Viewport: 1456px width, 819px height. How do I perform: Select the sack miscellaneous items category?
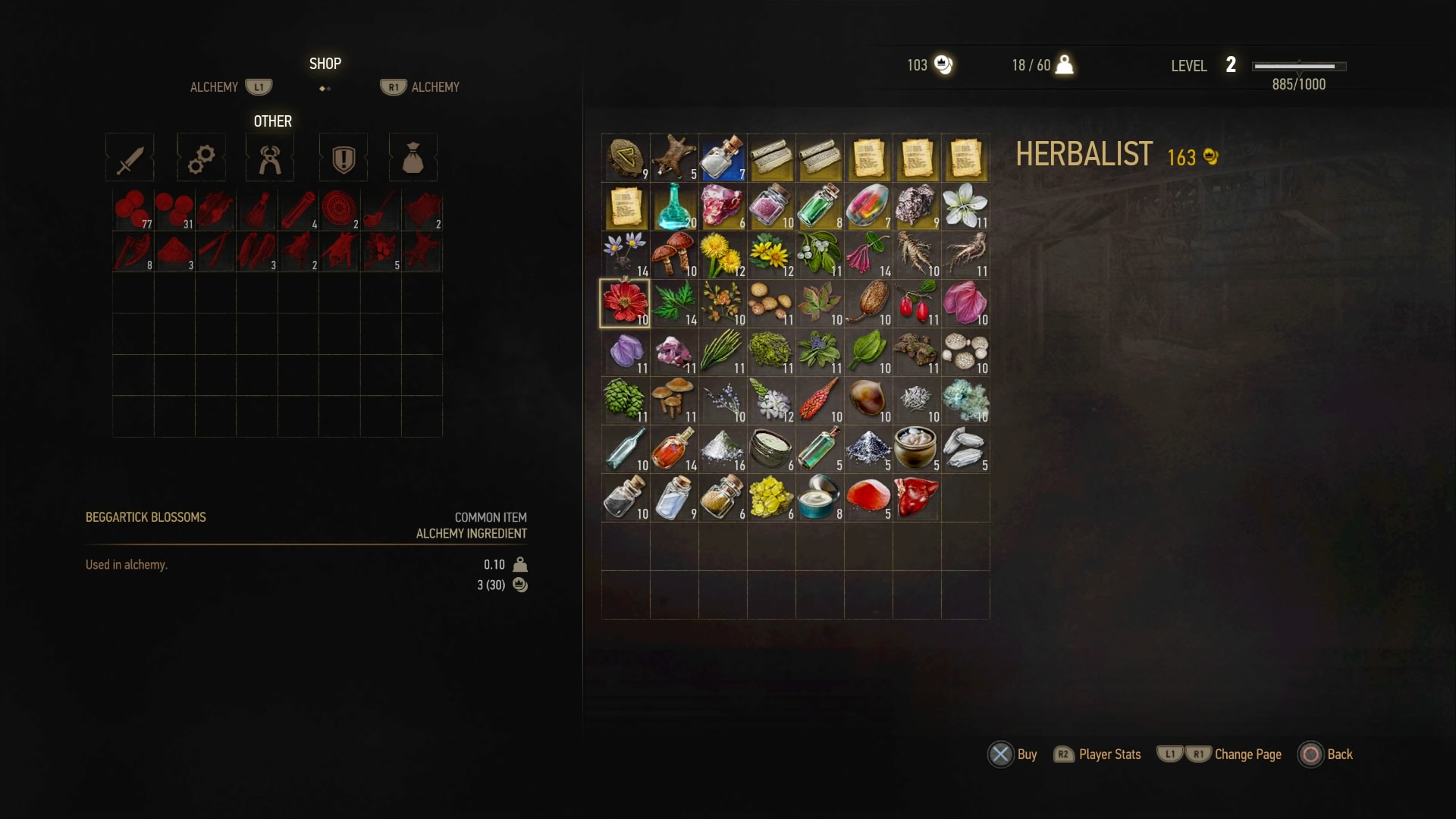click(x=413, y=157)
